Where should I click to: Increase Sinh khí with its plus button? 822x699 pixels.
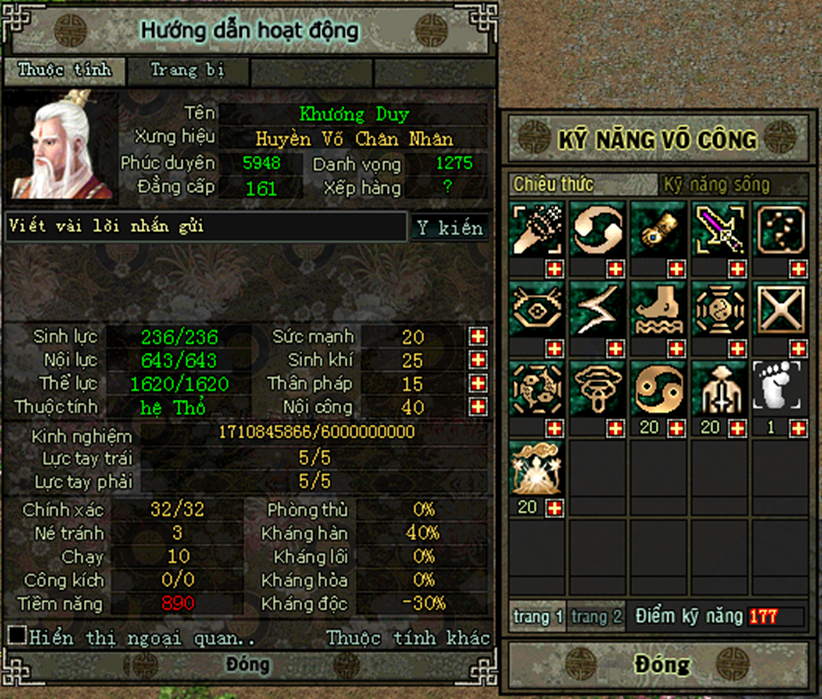pyautogui.click(x=478, y=360)
